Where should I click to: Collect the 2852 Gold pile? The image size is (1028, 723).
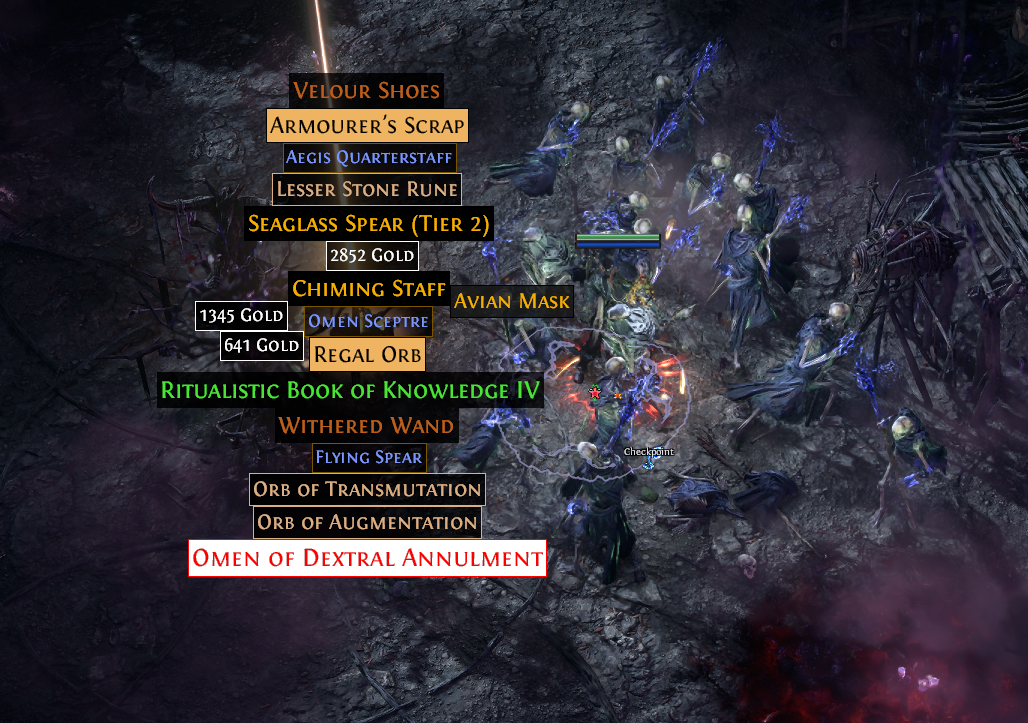tap(372, 256)
